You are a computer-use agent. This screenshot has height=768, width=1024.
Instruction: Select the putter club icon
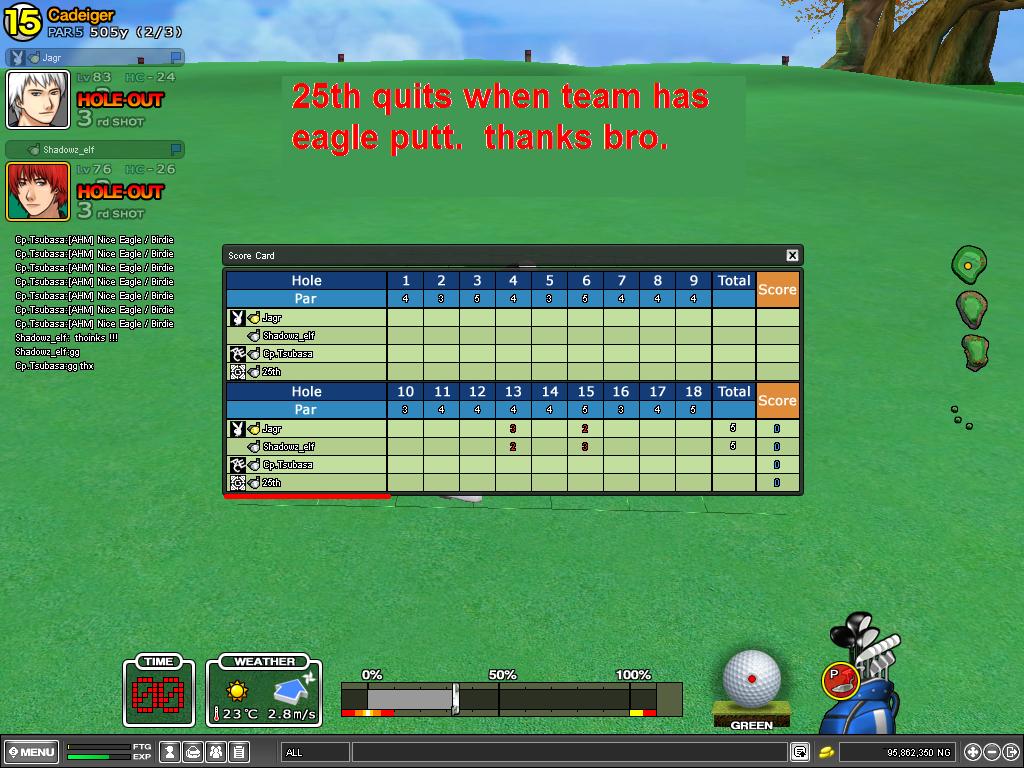coord(840,680)
